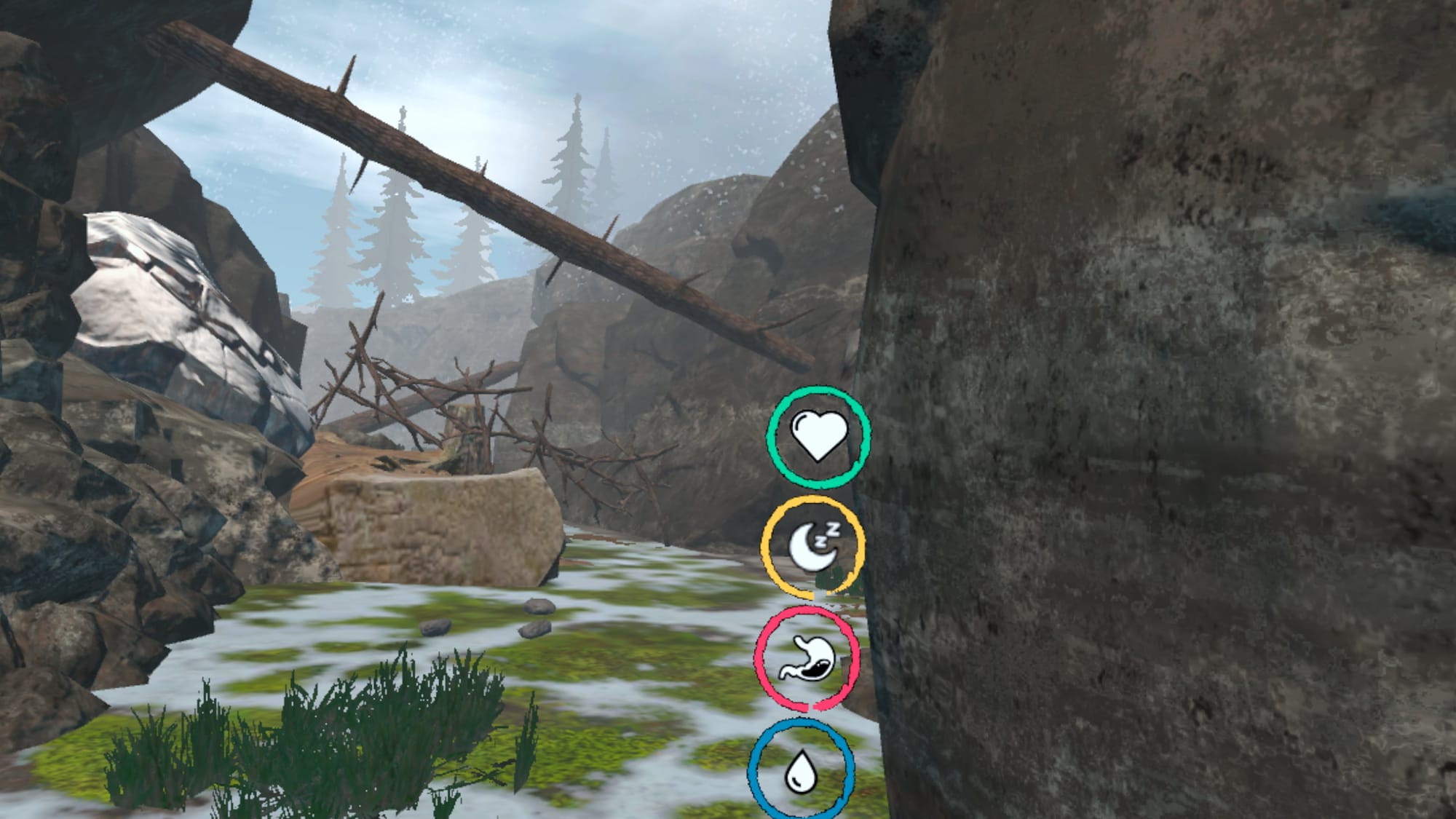
Task: Select the moon sleep status icon
Action: pyautogui.click(x=813, y=546)
